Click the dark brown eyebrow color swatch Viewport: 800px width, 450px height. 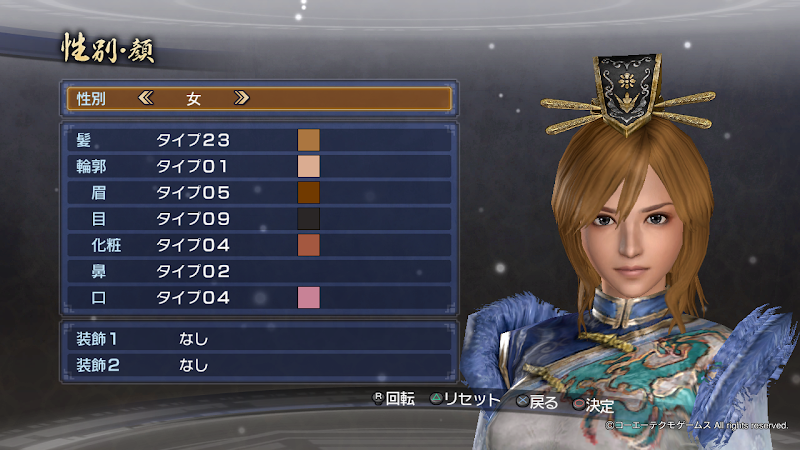pos(308,192)
